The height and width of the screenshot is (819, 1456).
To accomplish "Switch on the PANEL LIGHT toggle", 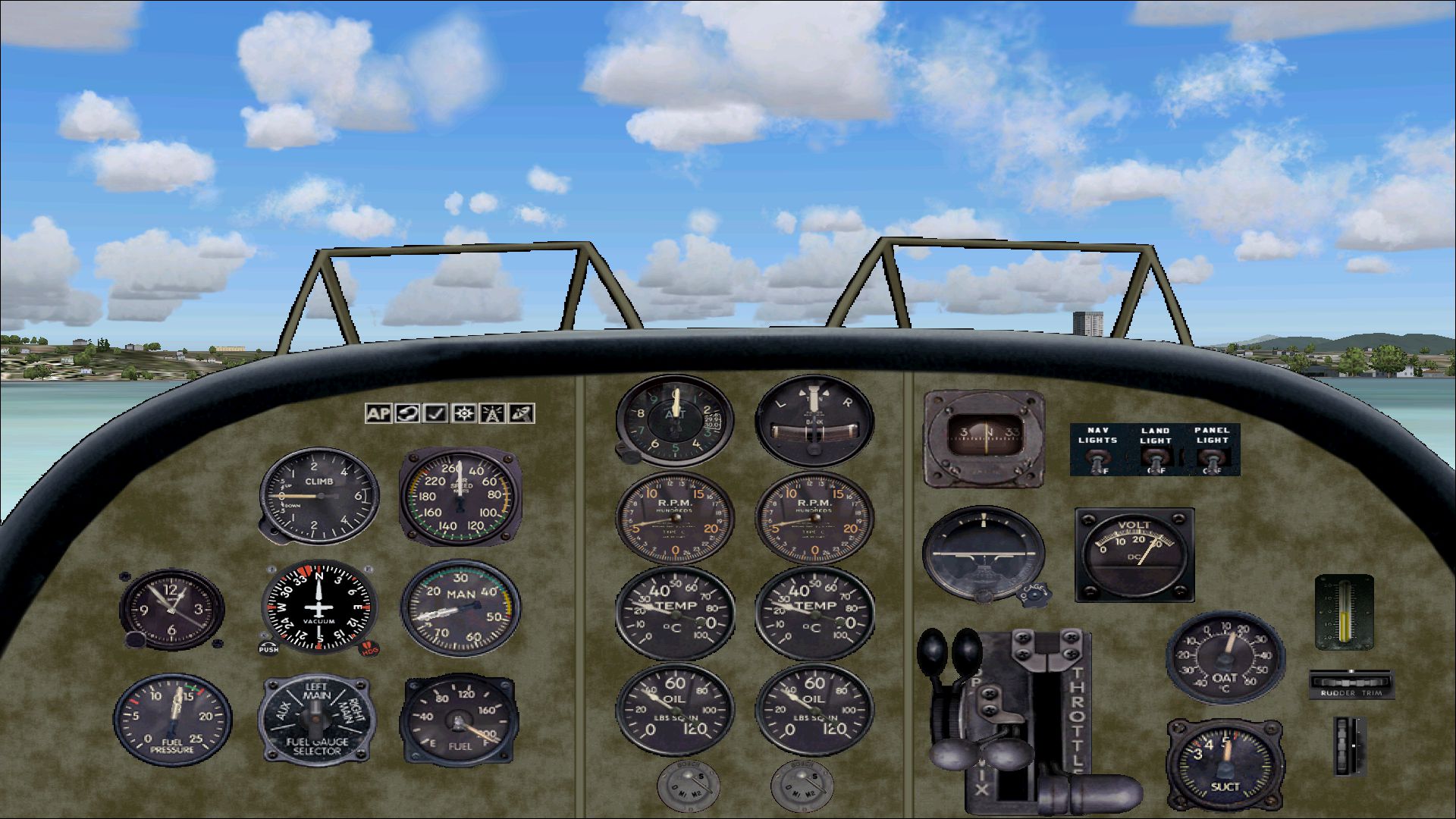I will click(x=1211, y=459).
